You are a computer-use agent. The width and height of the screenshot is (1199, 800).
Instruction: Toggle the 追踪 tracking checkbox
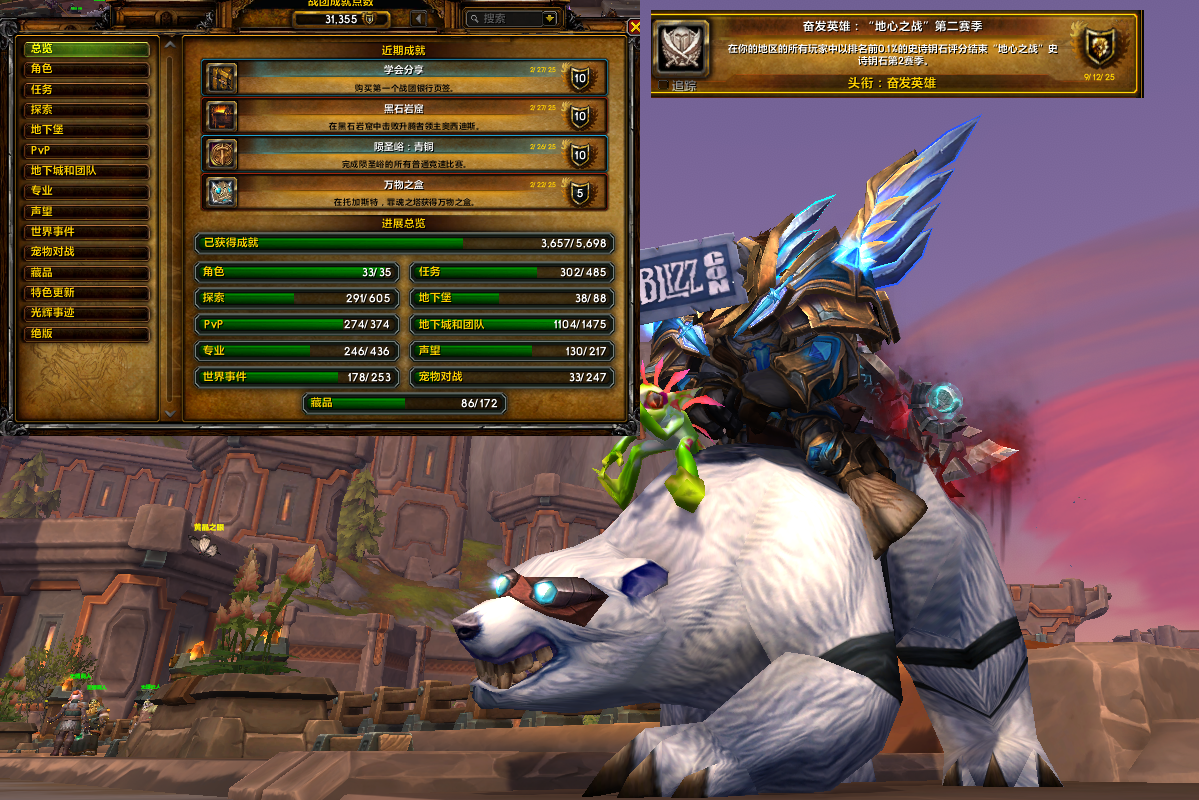(x=664, y=86)
